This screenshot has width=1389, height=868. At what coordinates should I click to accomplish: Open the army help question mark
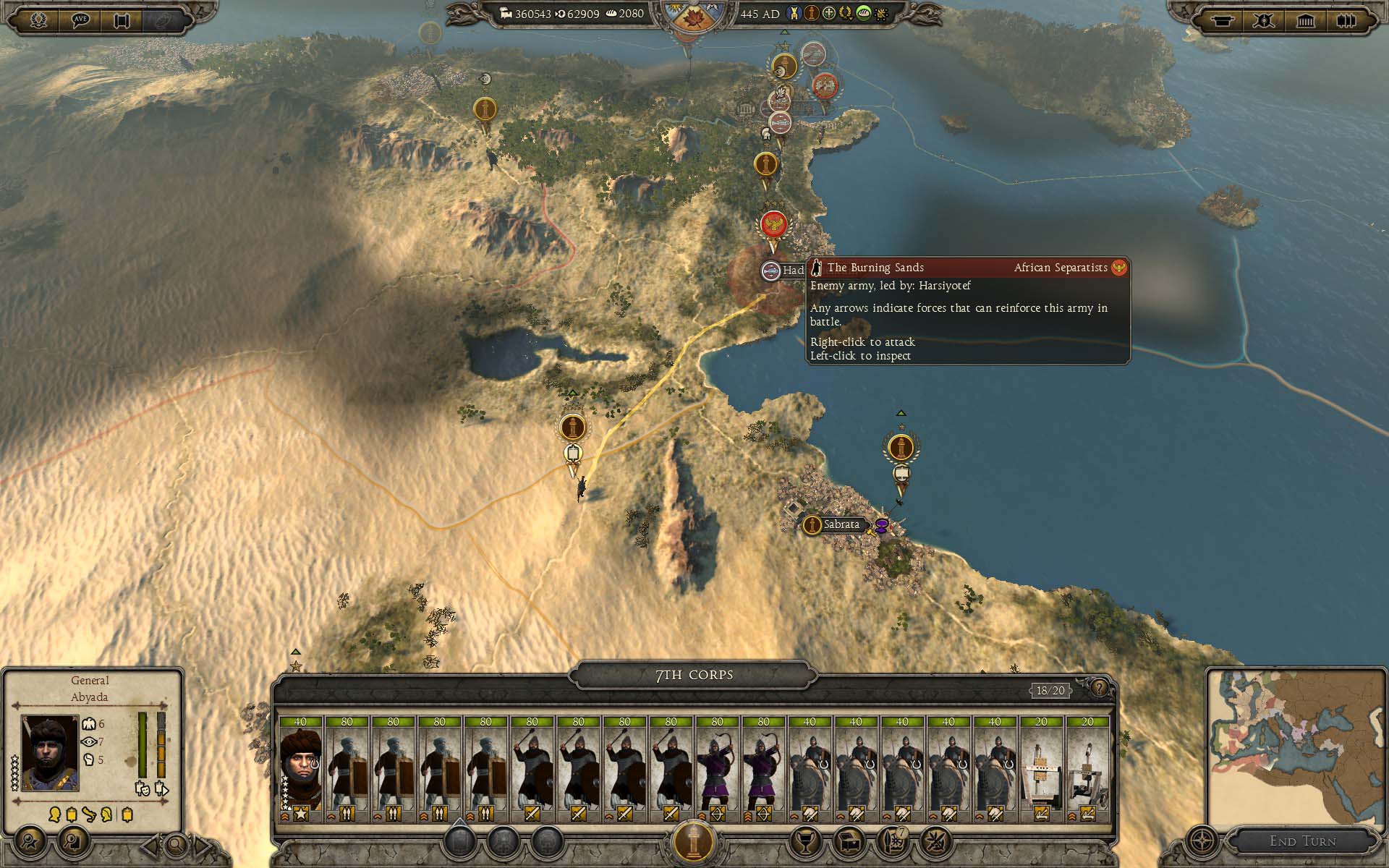[x=1099, y=688]
